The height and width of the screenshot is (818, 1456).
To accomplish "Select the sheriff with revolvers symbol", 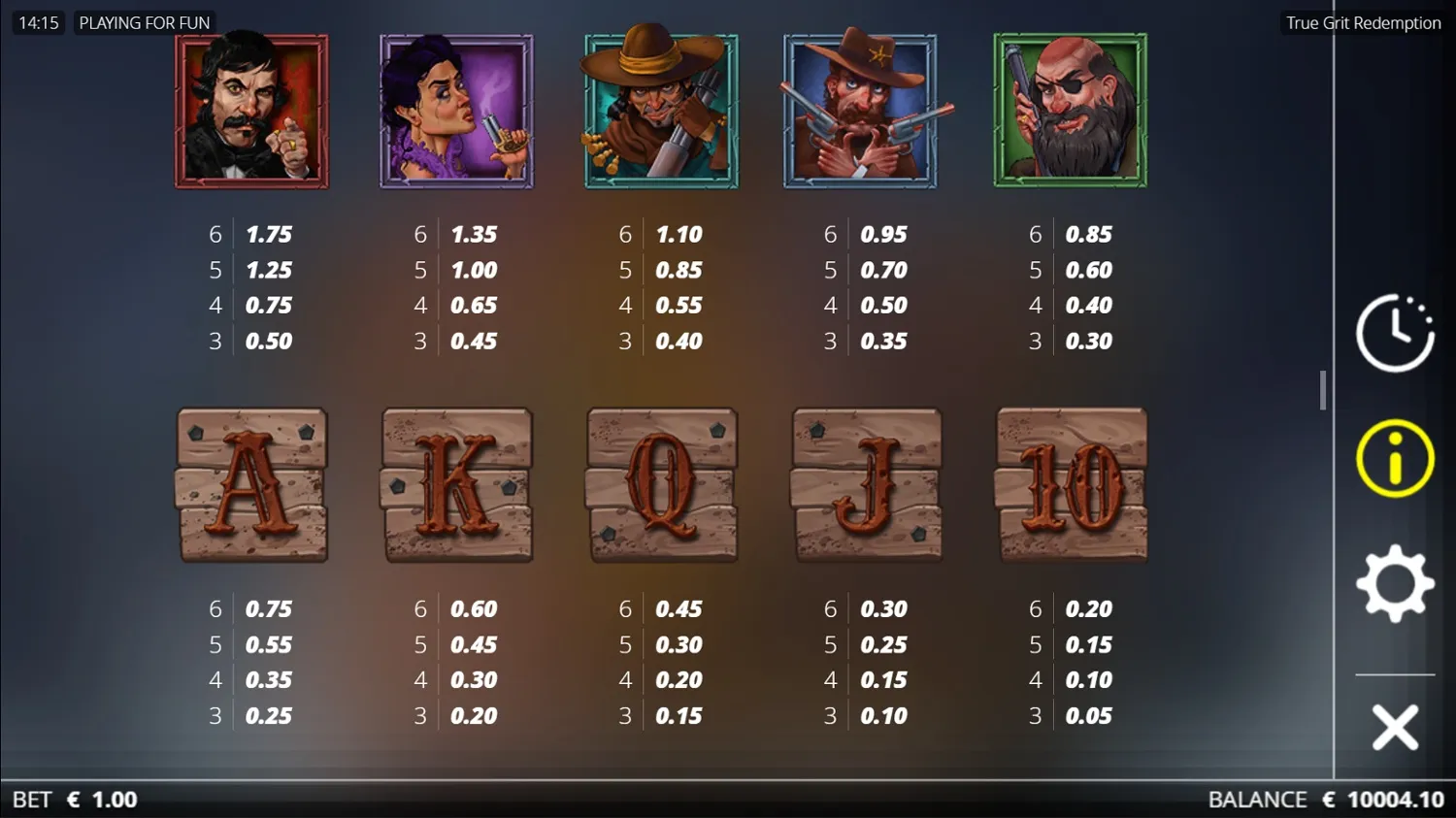I will point(866,110).
